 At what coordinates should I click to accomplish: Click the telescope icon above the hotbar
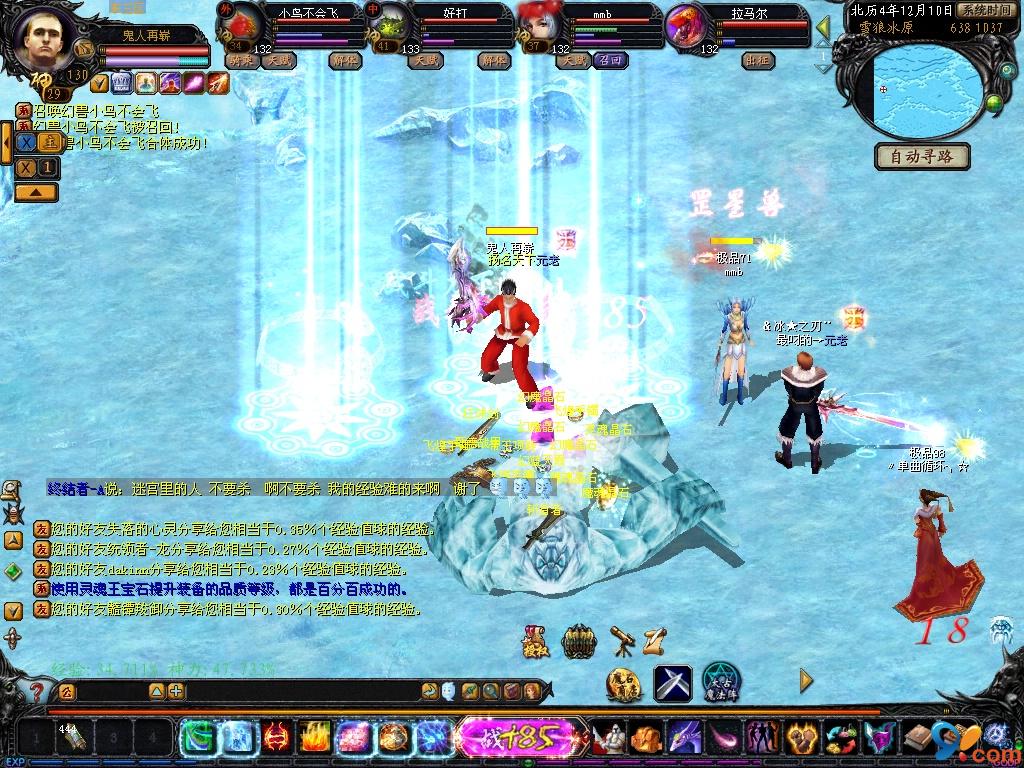[x=621, y=641]
